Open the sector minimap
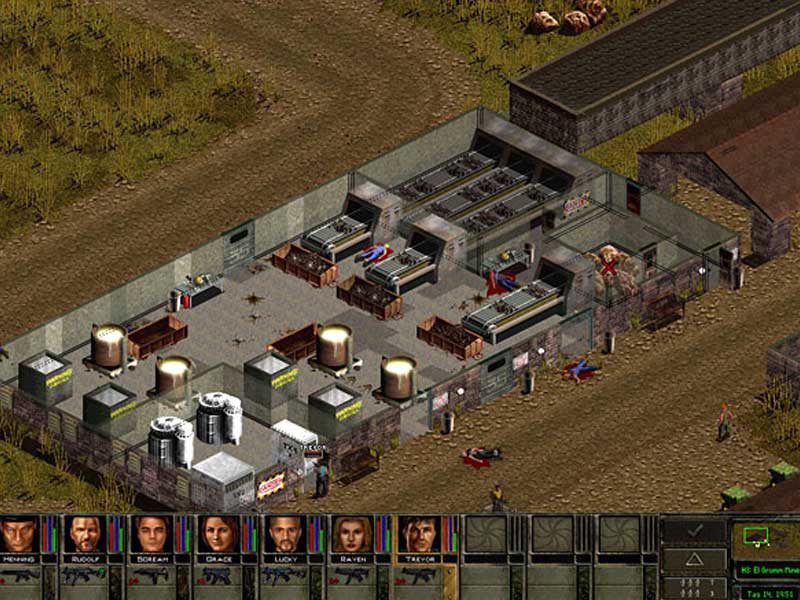Screen dimensions: 800x600 click(x=765, y=541)
